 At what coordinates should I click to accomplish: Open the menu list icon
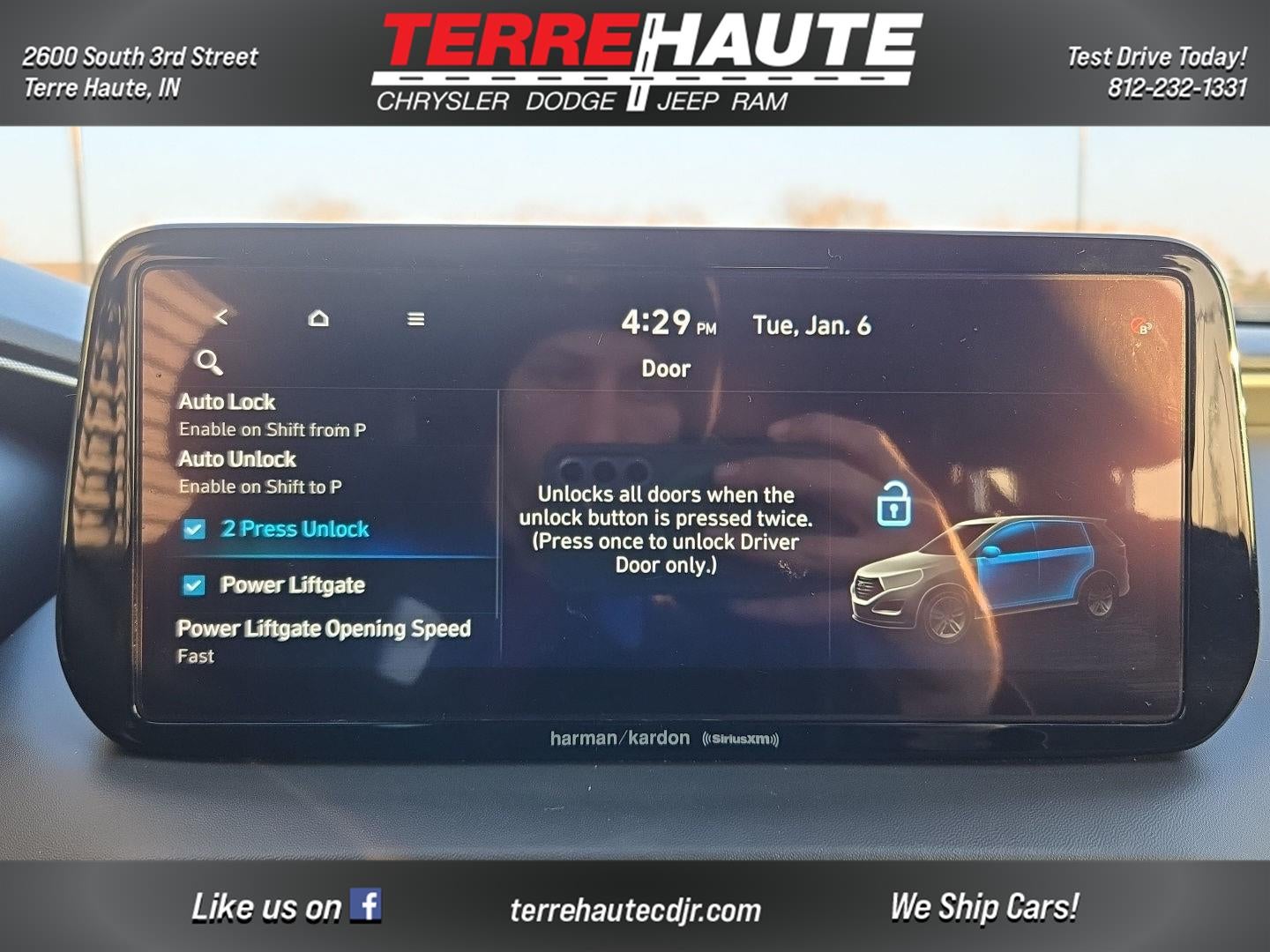(x=415, y=320)
